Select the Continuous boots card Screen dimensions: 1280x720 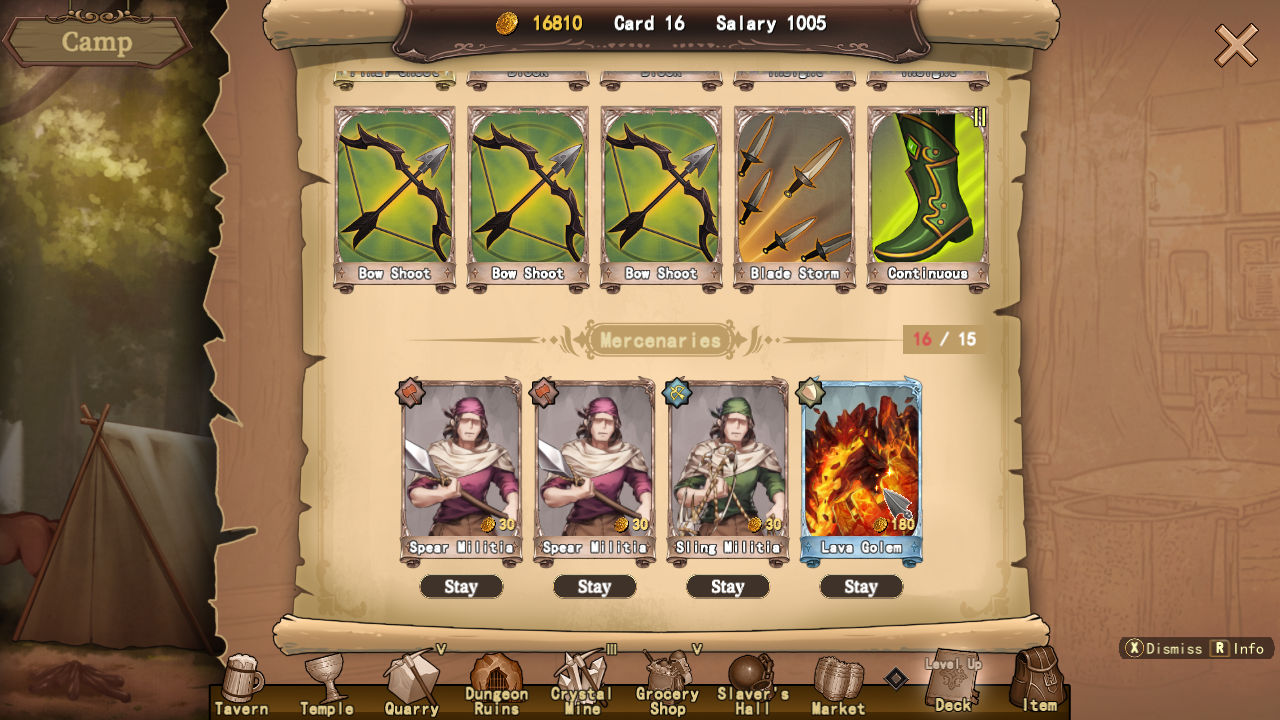(927, 190)
